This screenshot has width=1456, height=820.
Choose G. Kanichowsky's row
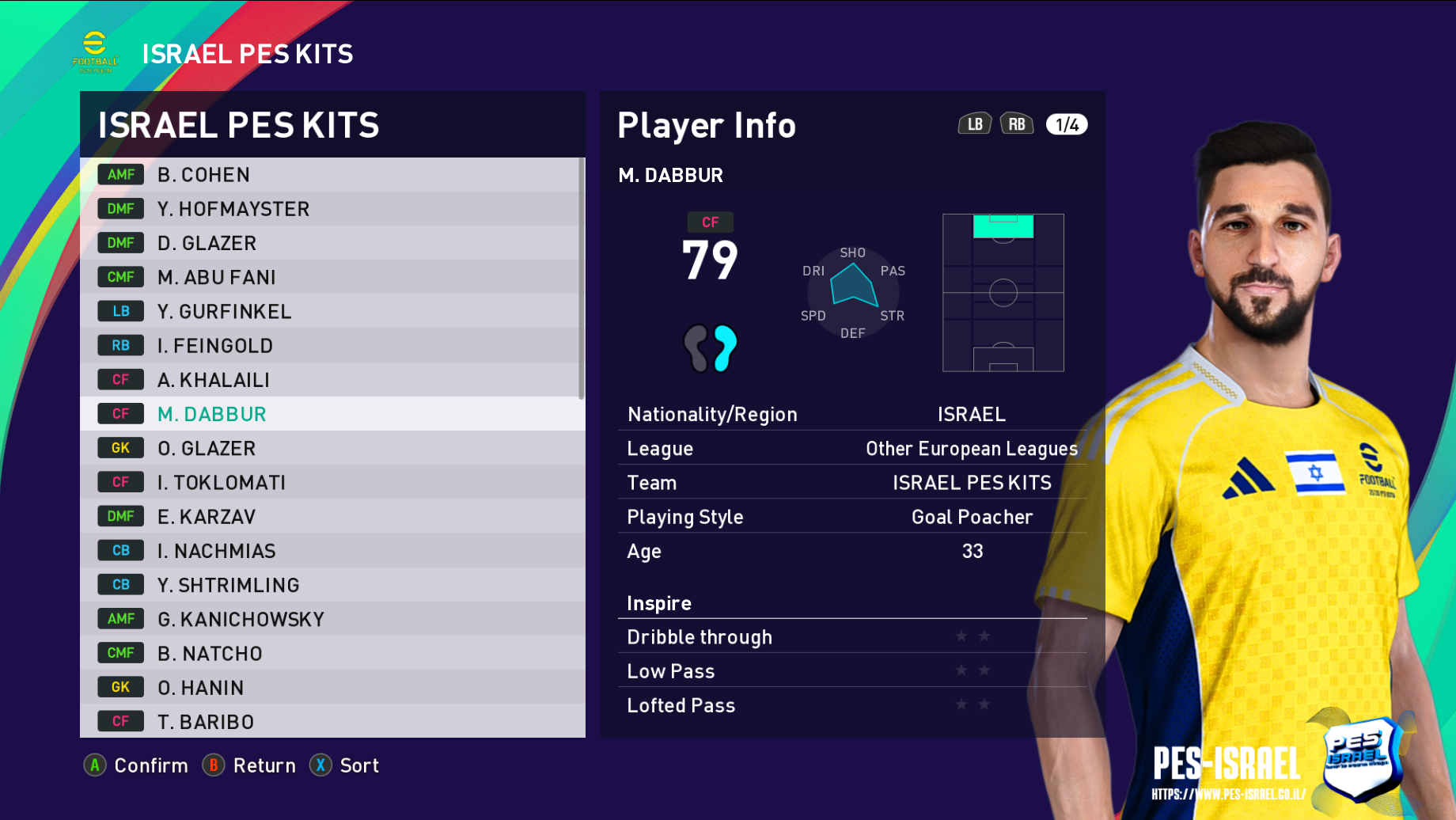tap(332, 619)
